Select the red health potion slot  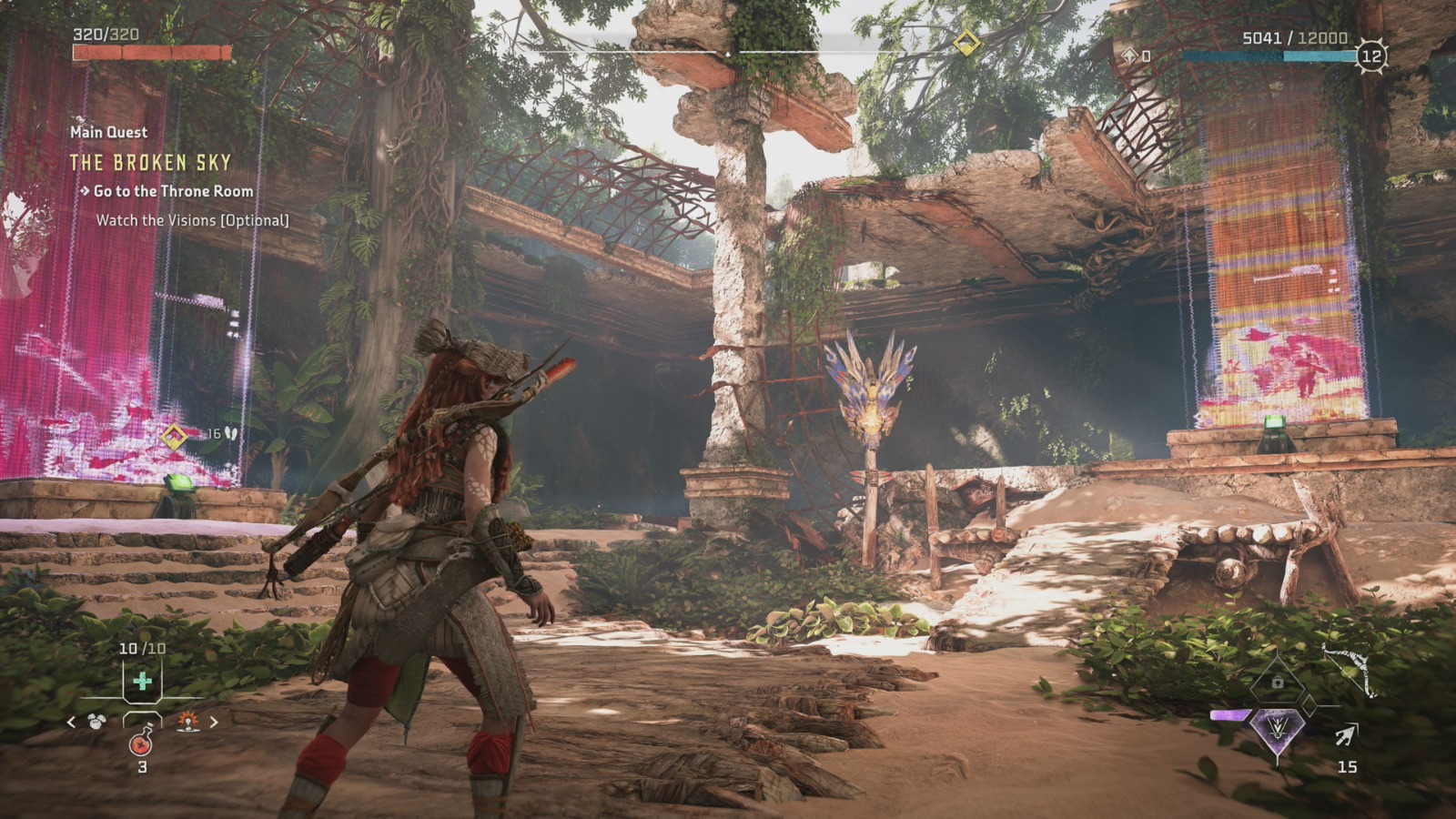(x=141, y=743)
